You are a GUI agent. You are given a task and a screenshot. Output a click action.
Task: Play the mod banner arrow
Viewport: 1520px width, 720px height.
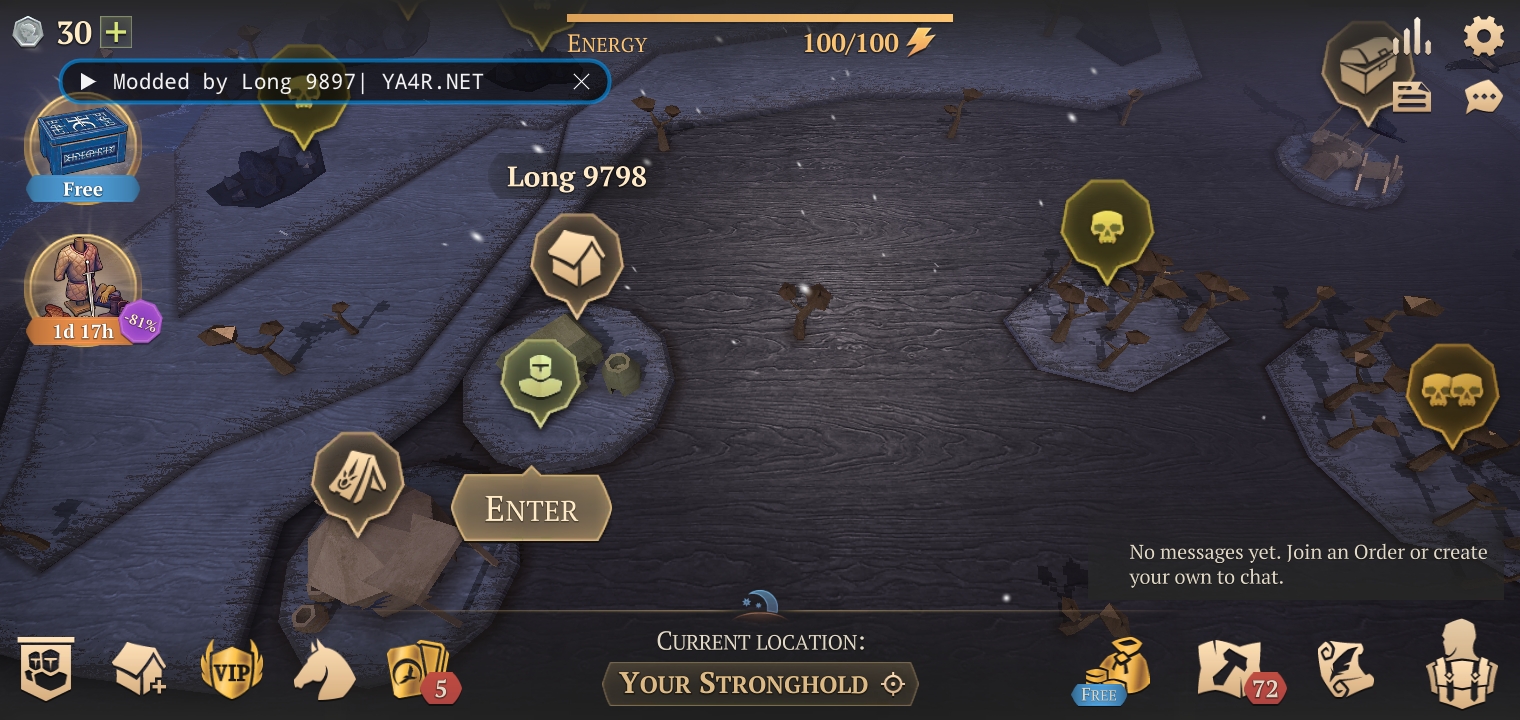[x=88, y=82]
